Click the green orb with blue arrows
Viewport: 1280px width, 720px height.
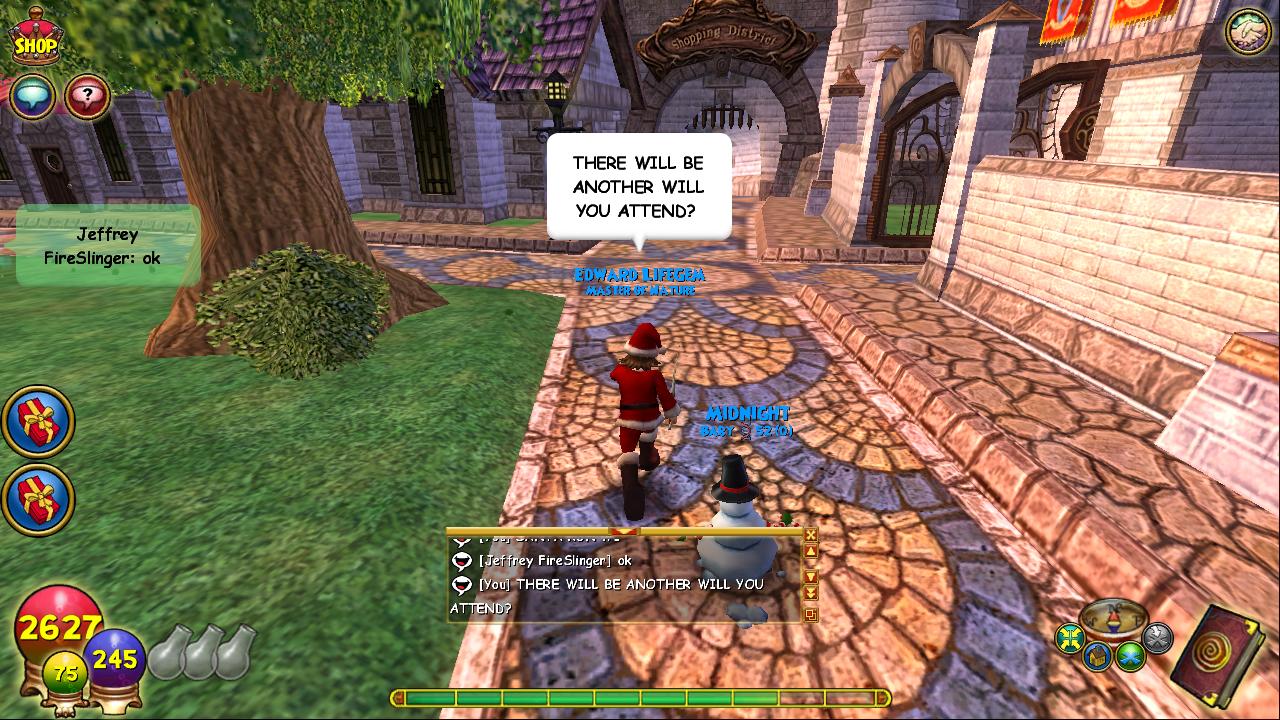pyautogui.click(x=1131, y=656)
